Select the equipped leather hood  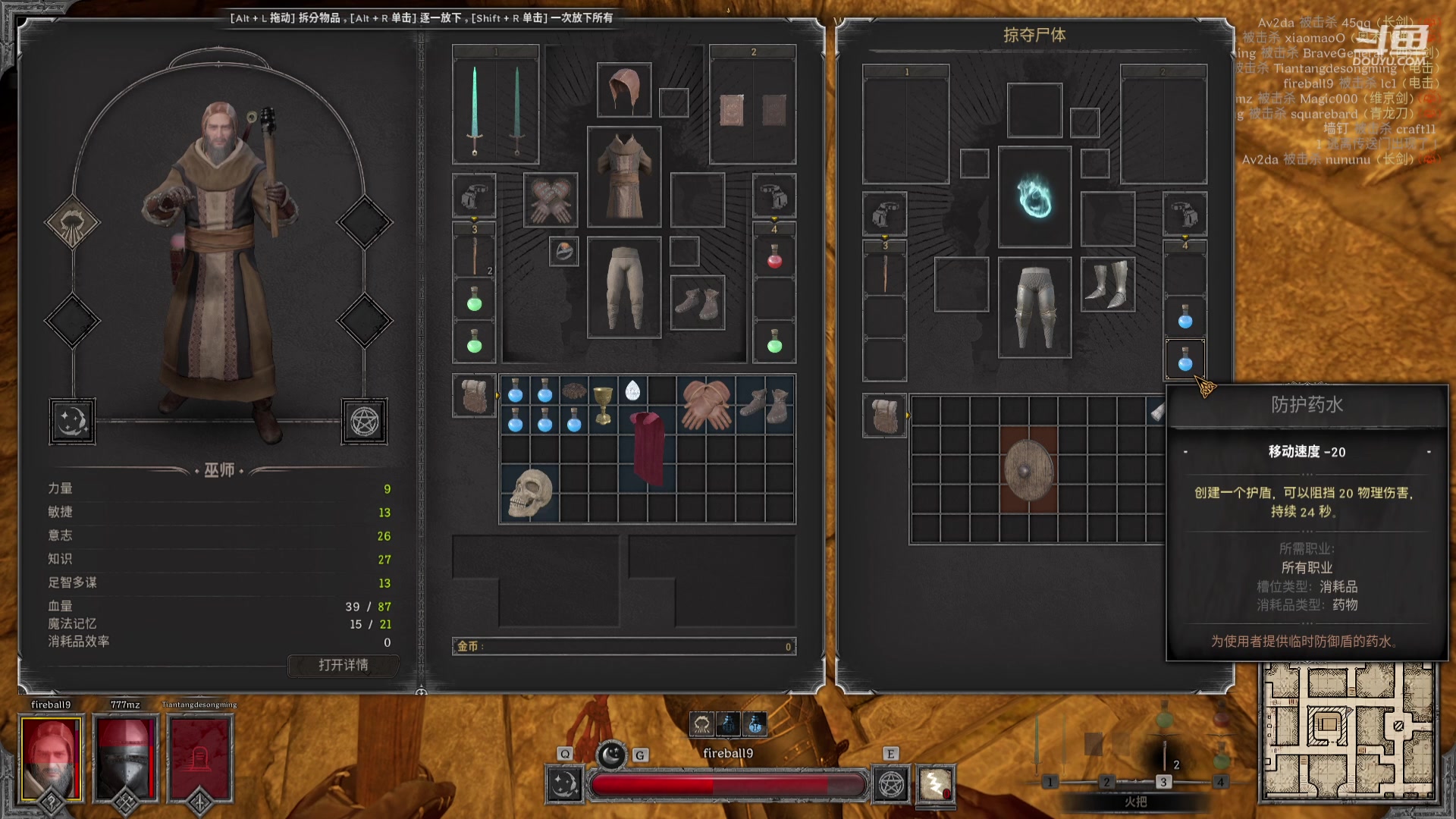[x=624, y=90]
